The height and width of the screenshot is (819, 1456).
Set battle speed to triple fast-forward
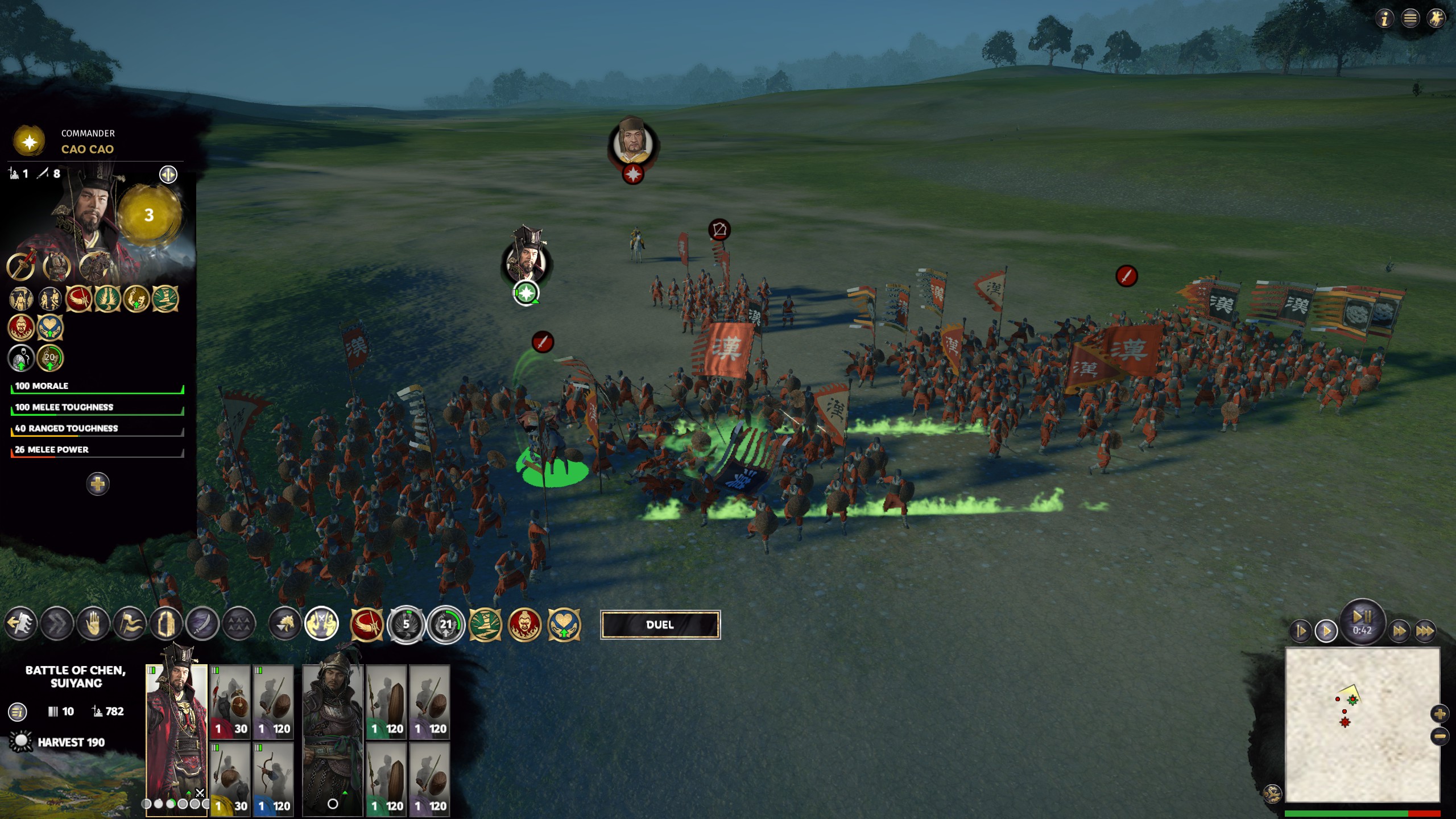1425,631
